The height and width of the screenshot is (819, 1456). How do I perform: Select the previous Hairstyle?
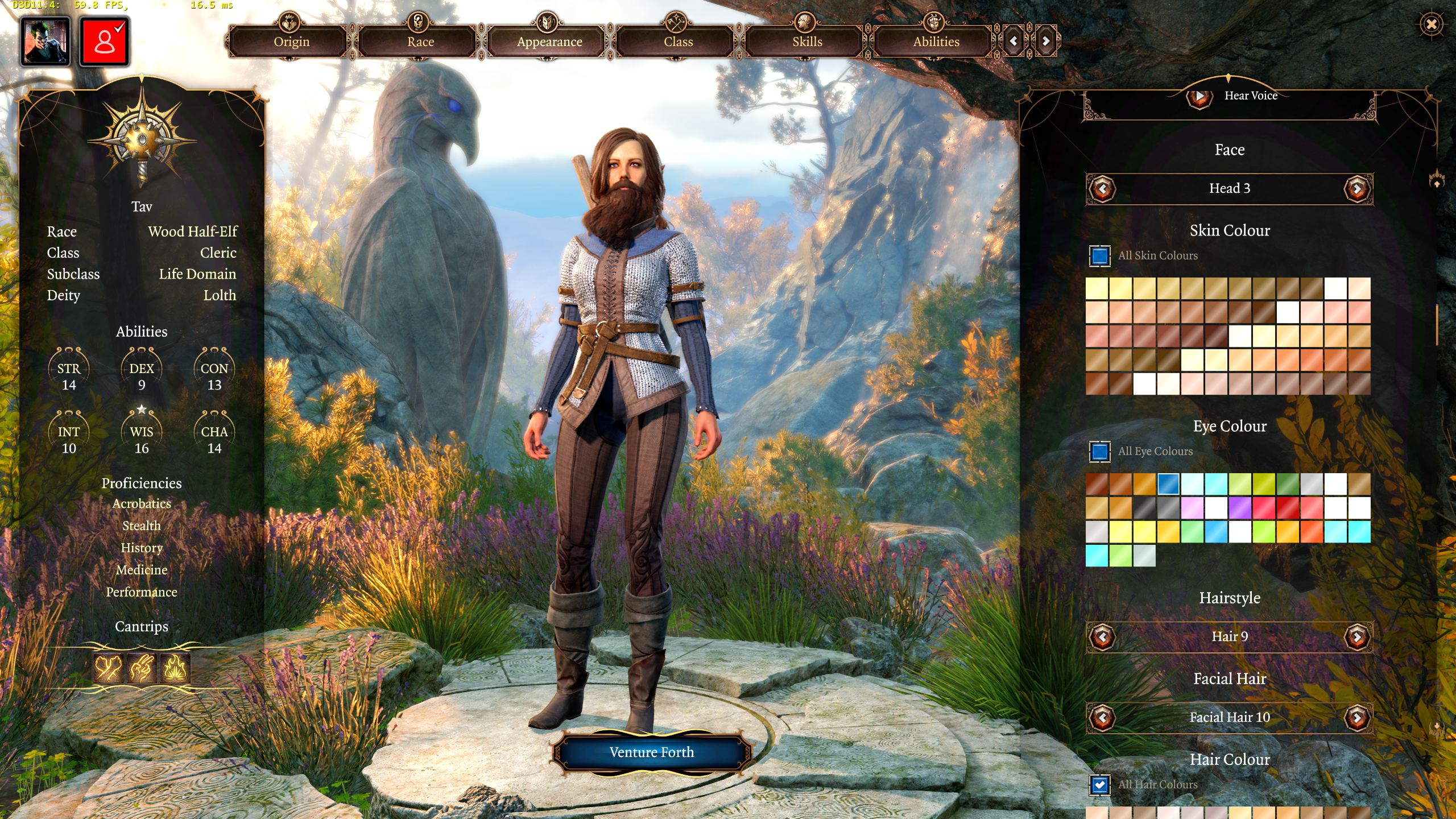(1102, 637)
